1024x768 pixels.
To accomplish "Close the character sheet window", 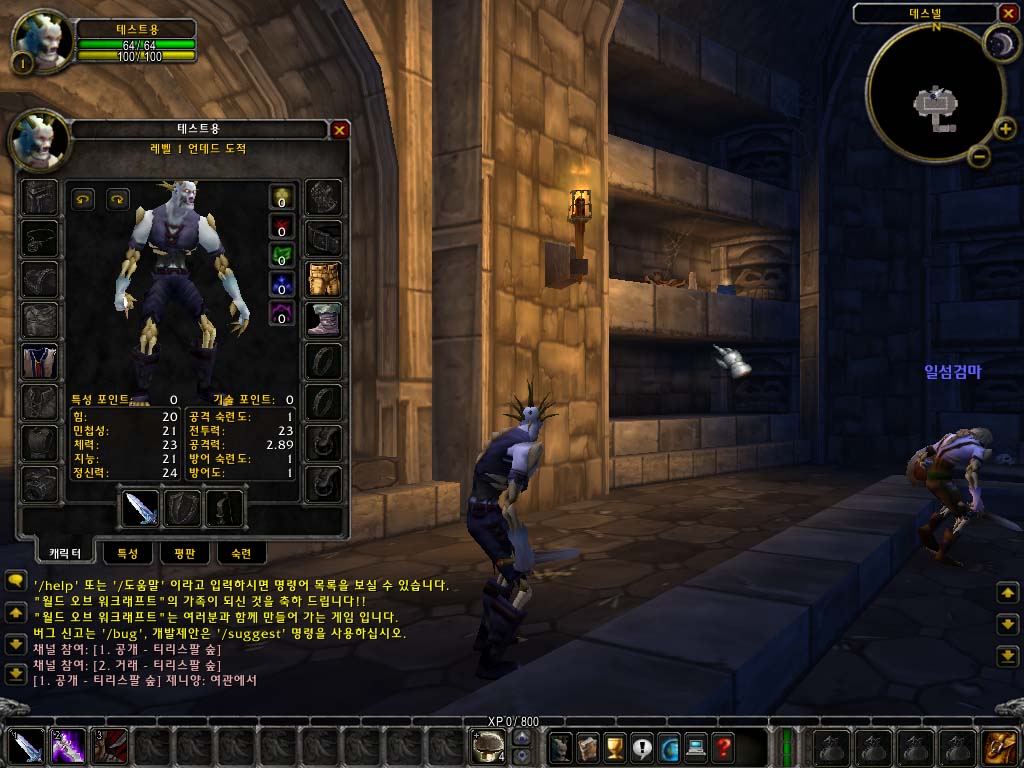I will [340, 130].
